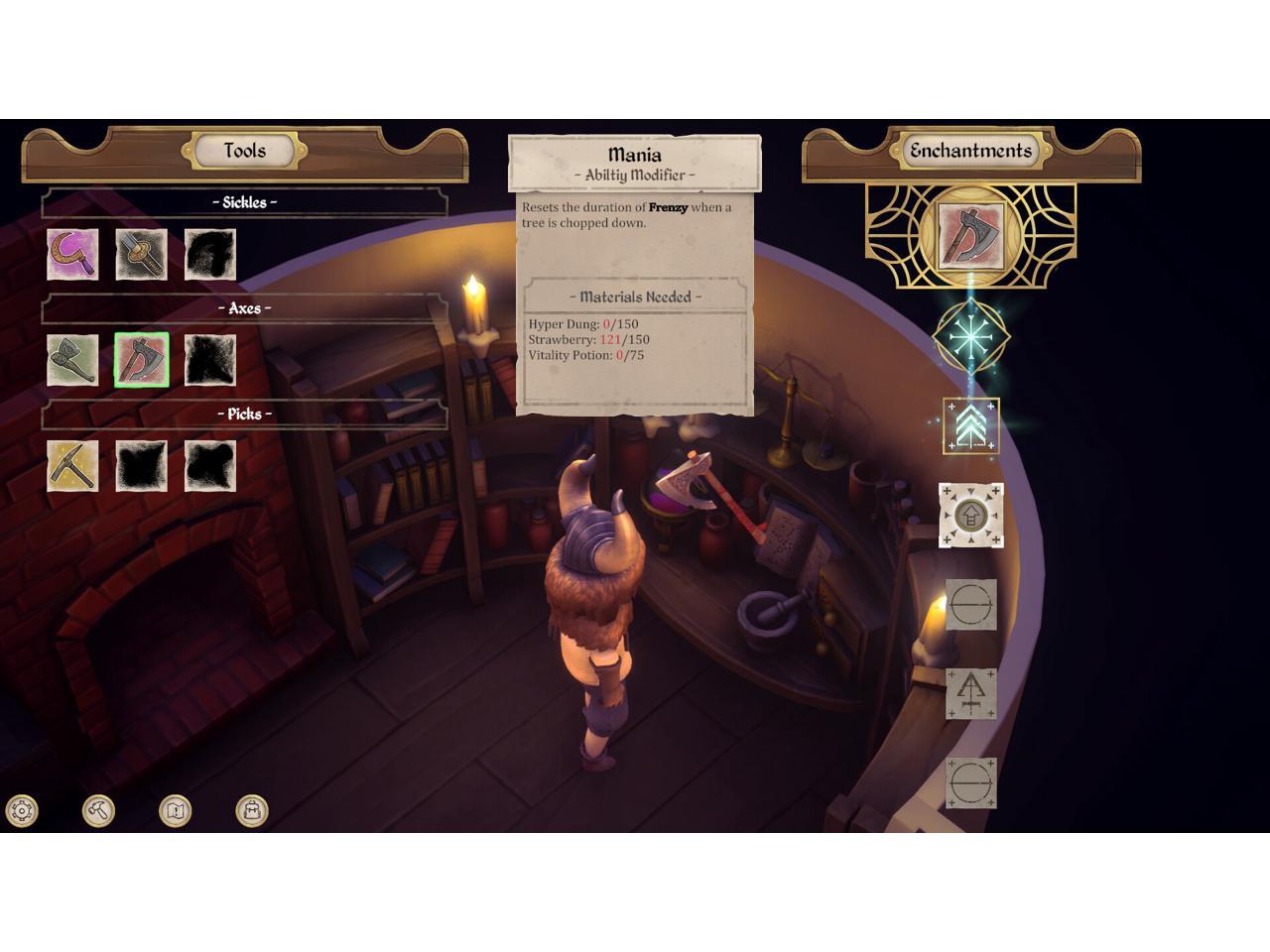Open the hammer crafting menu
The width and height of the screenshot is (1270, 952).
click(98, 810)
